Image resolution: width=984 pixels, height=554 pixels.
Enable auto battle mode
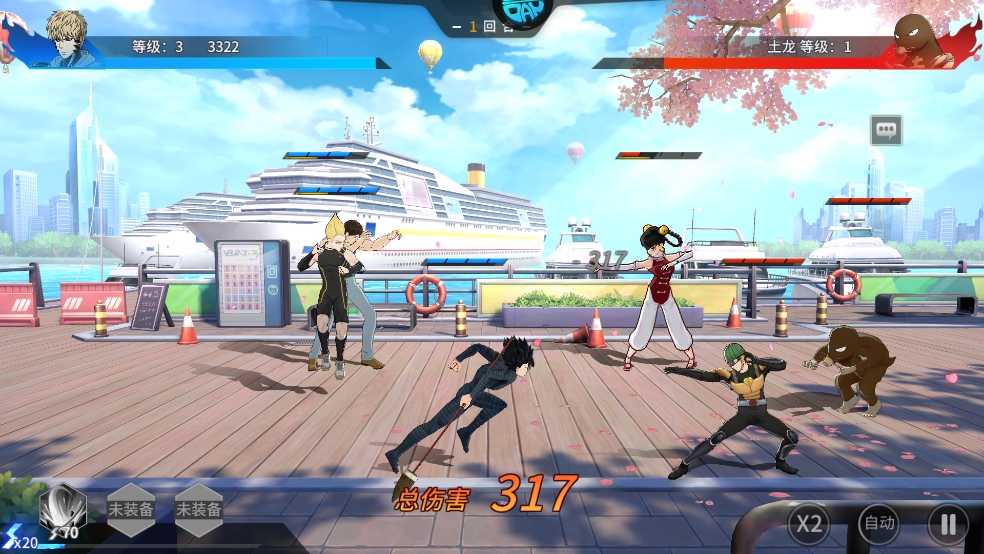click(879, 523)
